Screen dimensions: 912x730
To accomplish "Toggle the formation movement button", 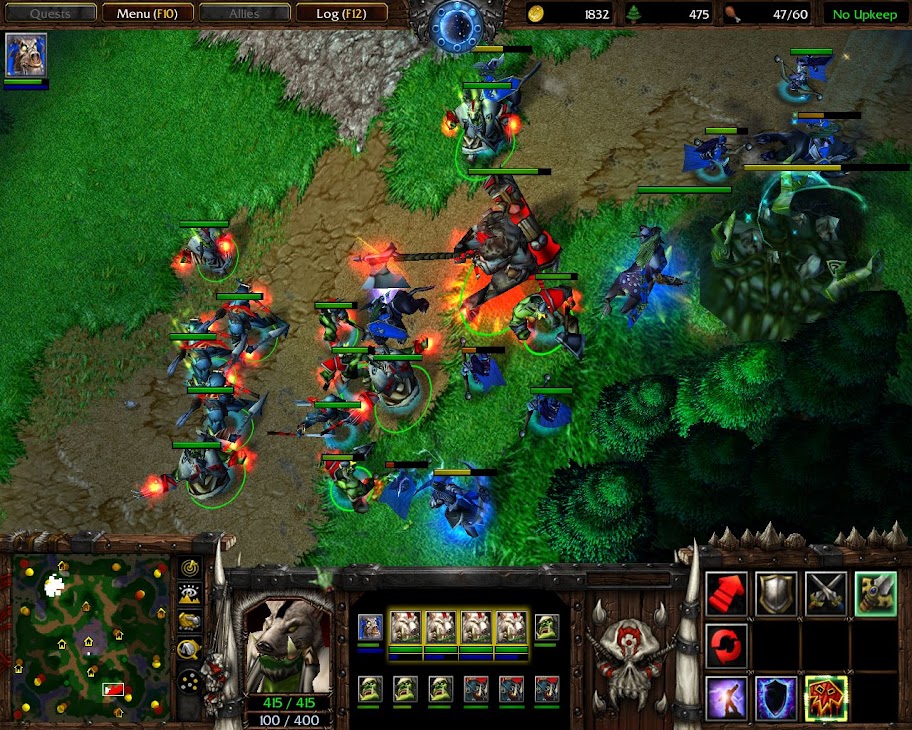I will 189,681.
